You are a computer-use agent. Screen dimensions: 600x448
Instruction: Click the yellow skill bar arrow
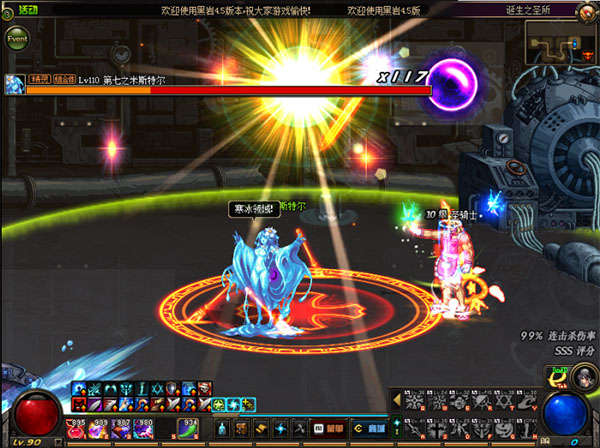(396, 400)
